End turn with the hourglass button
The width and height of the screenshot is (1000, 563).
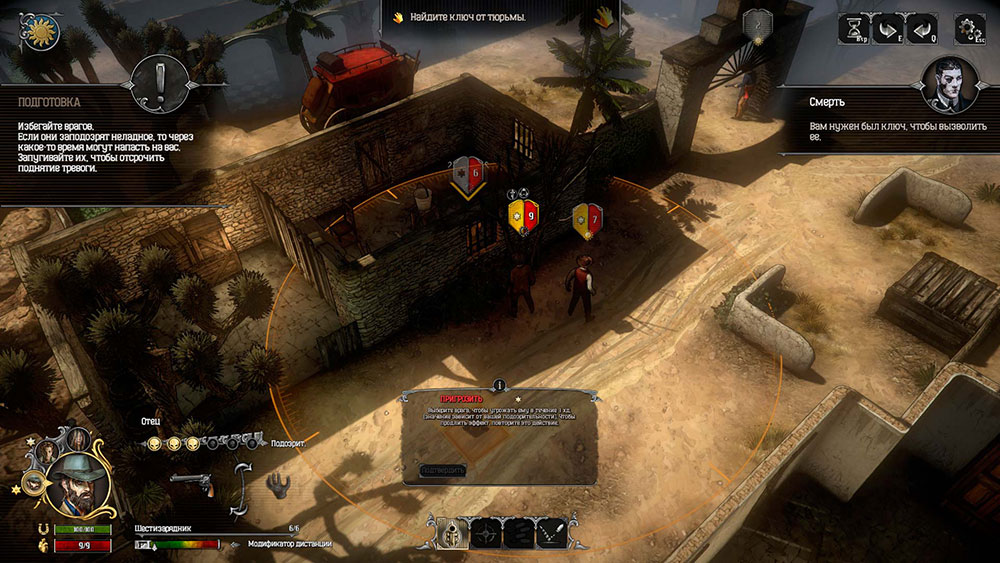click(x=856, y=30)
